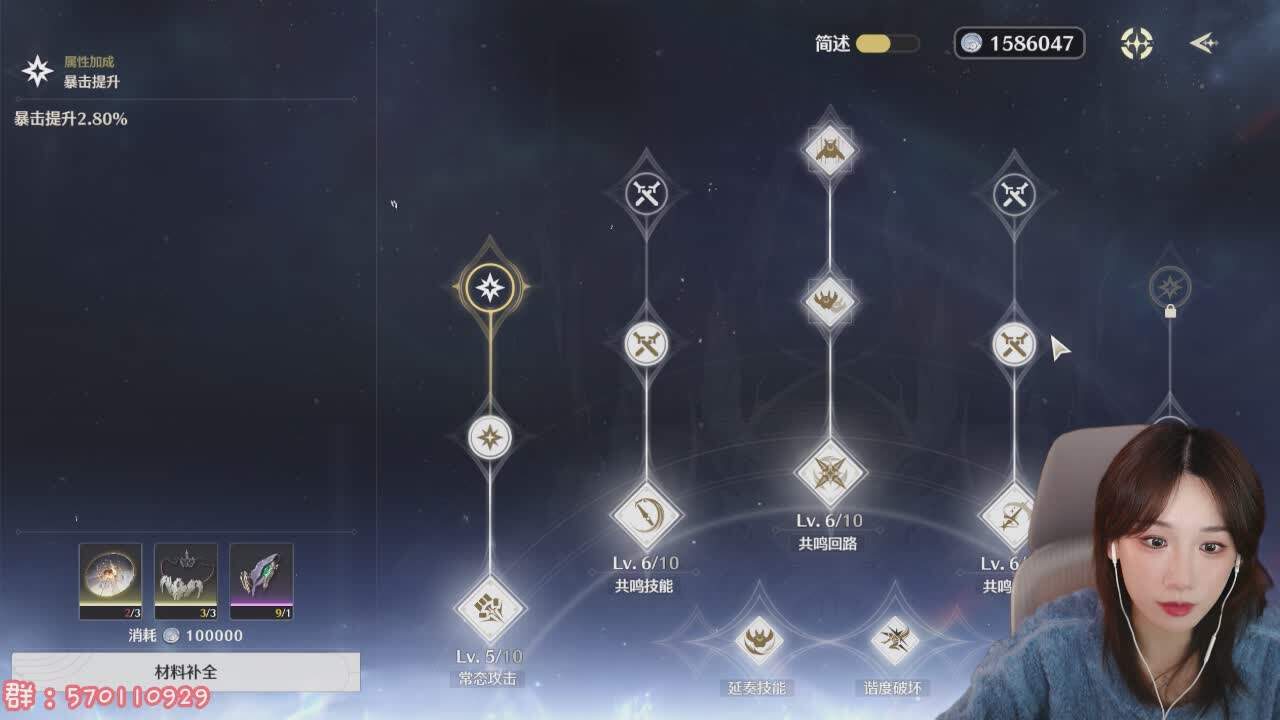Choose the 延奏技能 node
This screenshot has width=1280, height=720.
click(758, 640)
